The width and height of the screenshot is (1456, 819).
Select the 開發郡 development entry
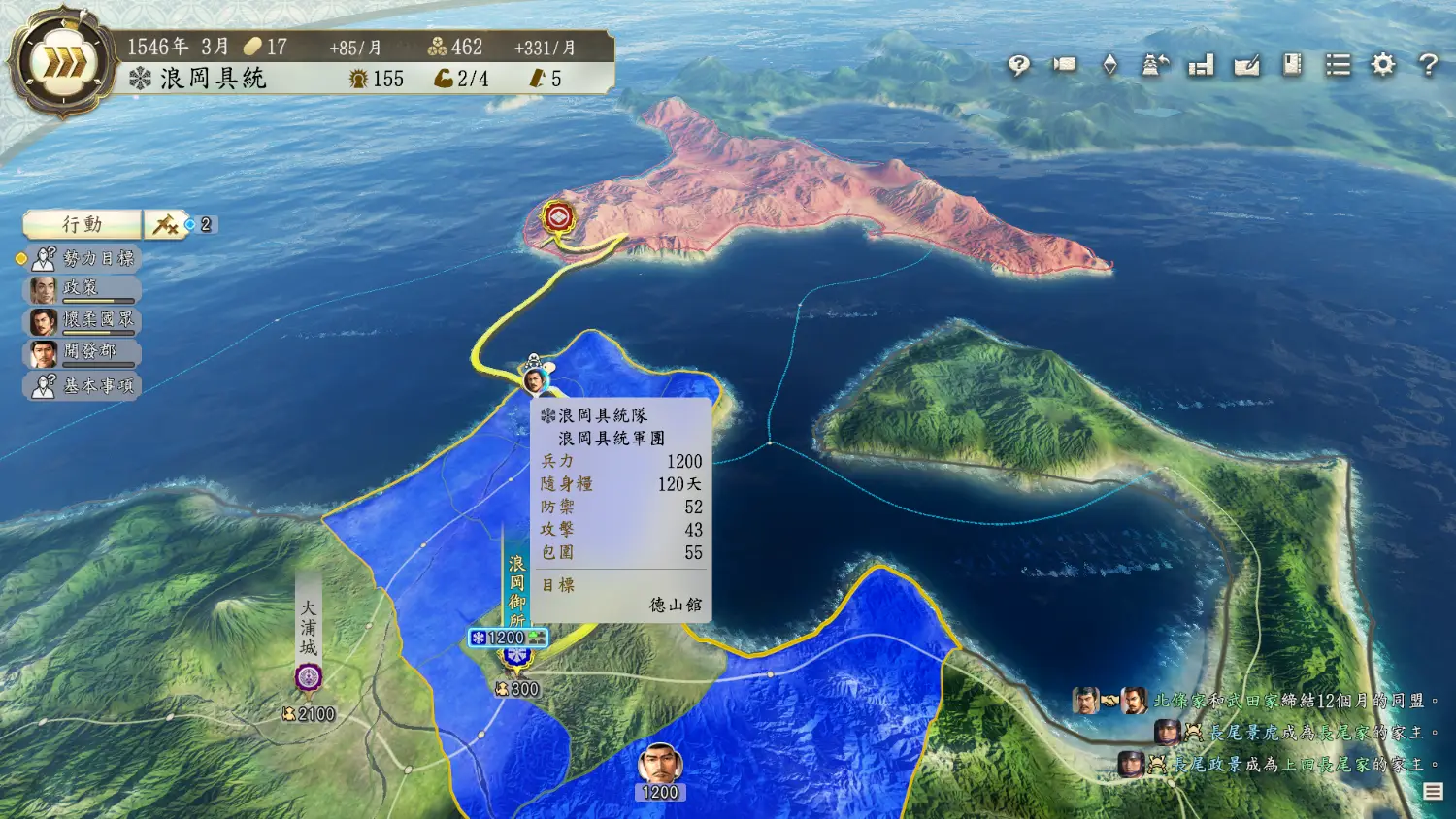tap(83, 352)
